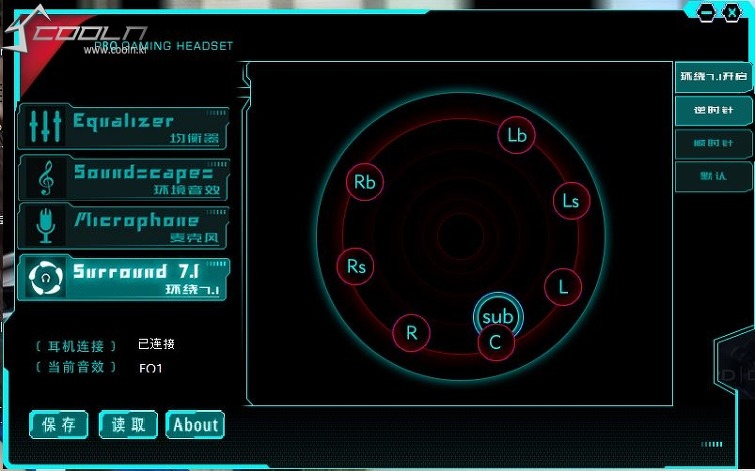Select the Microphone settings entry
Viewport: 755px width, 471px height.
[x=123, y=227]
